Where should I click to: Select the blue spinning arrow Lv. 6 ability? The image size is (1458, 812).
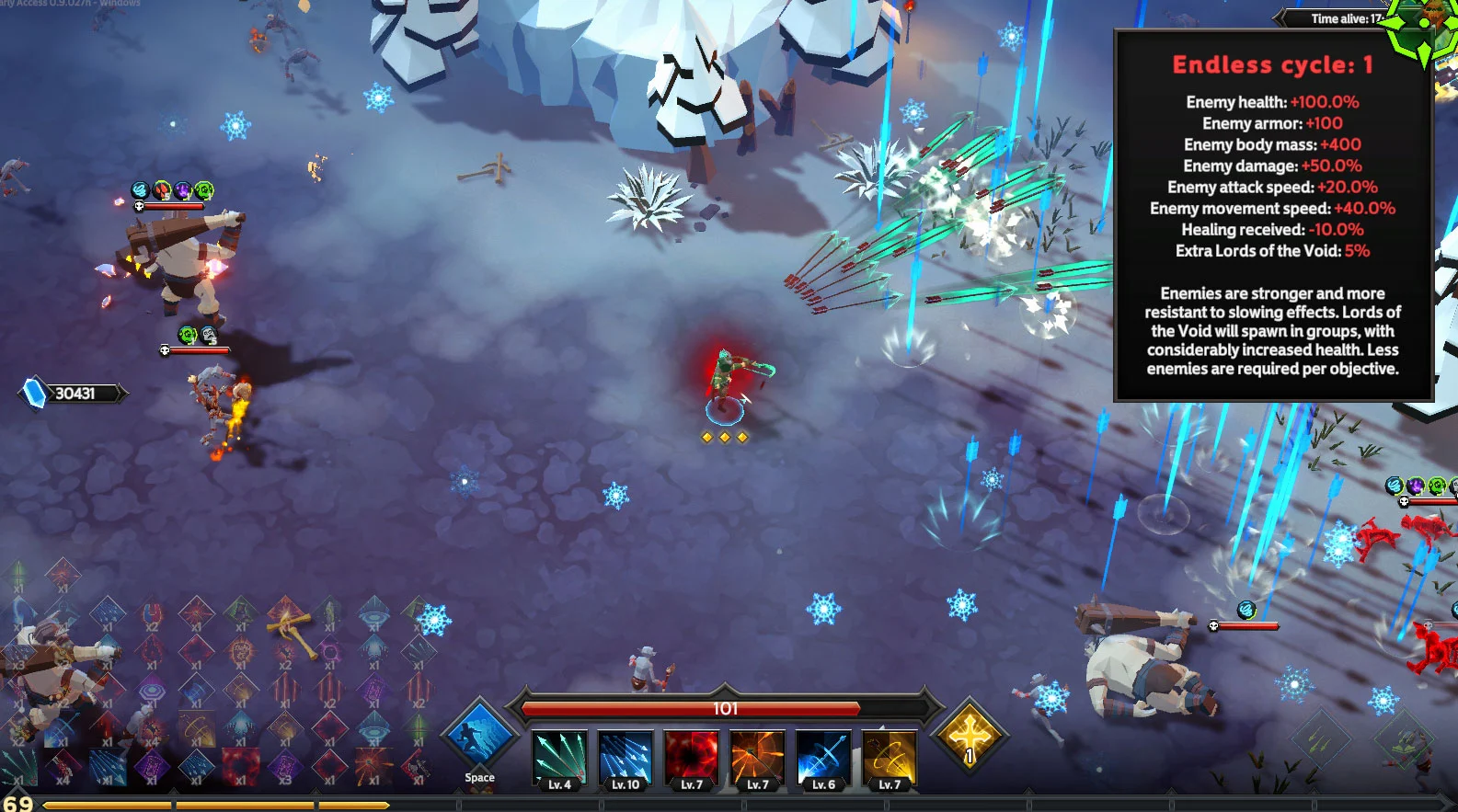click(823, 759)
